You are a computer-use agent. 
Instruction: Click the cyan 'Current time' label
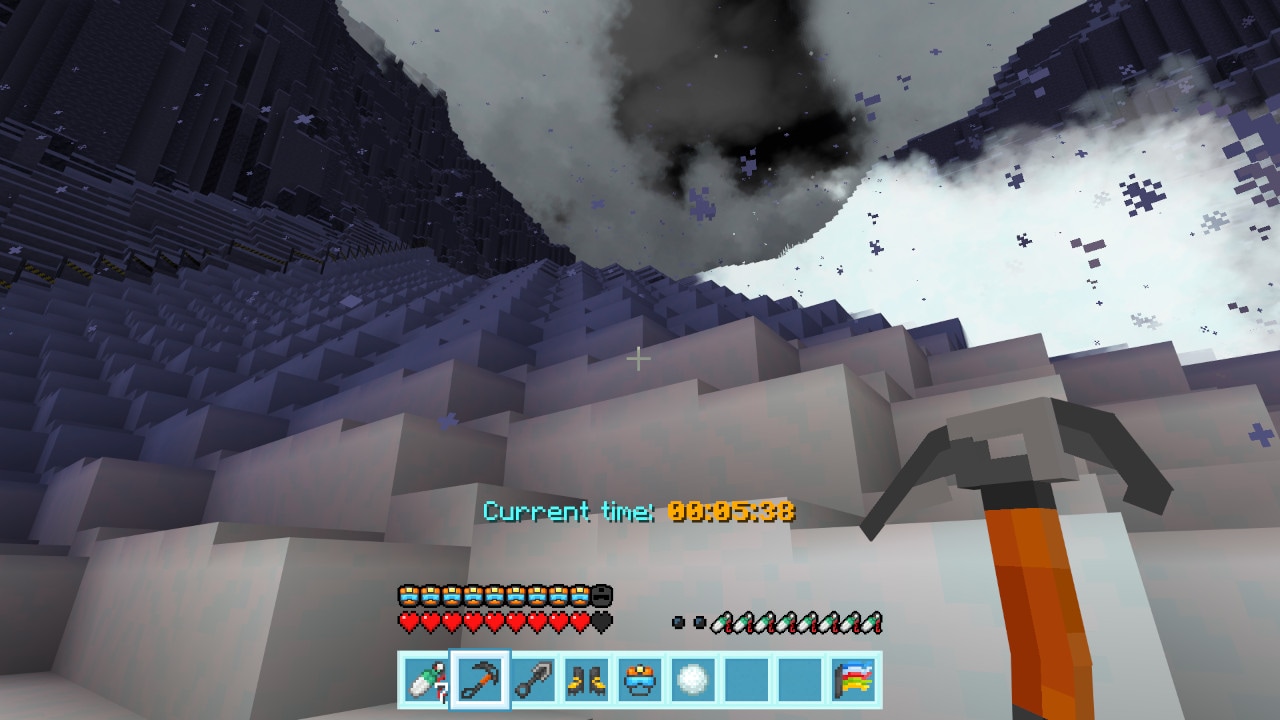click(x=567, y=511)
